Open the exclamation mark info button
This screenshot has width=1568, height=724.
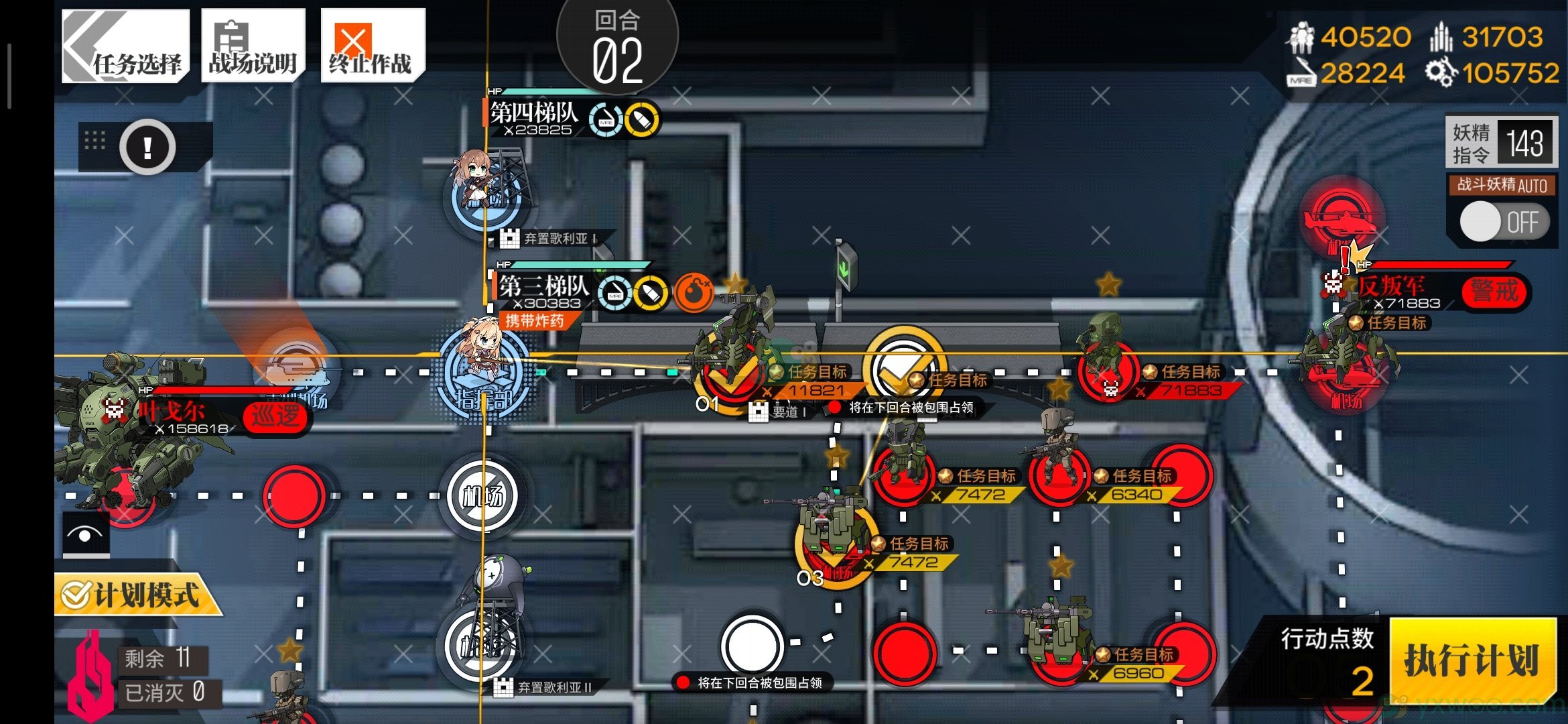click(147, 147)
